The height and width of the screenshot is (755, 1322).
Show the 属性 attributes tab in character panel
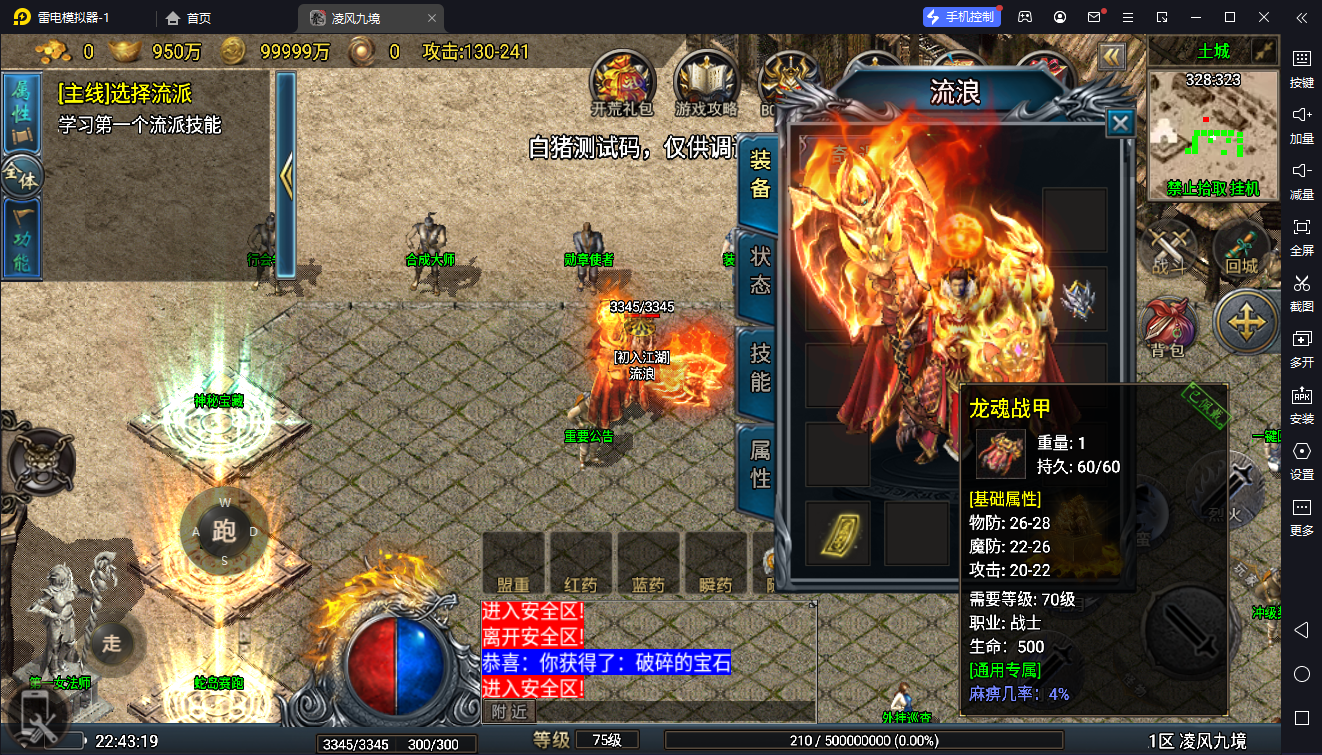click(760, 465)
